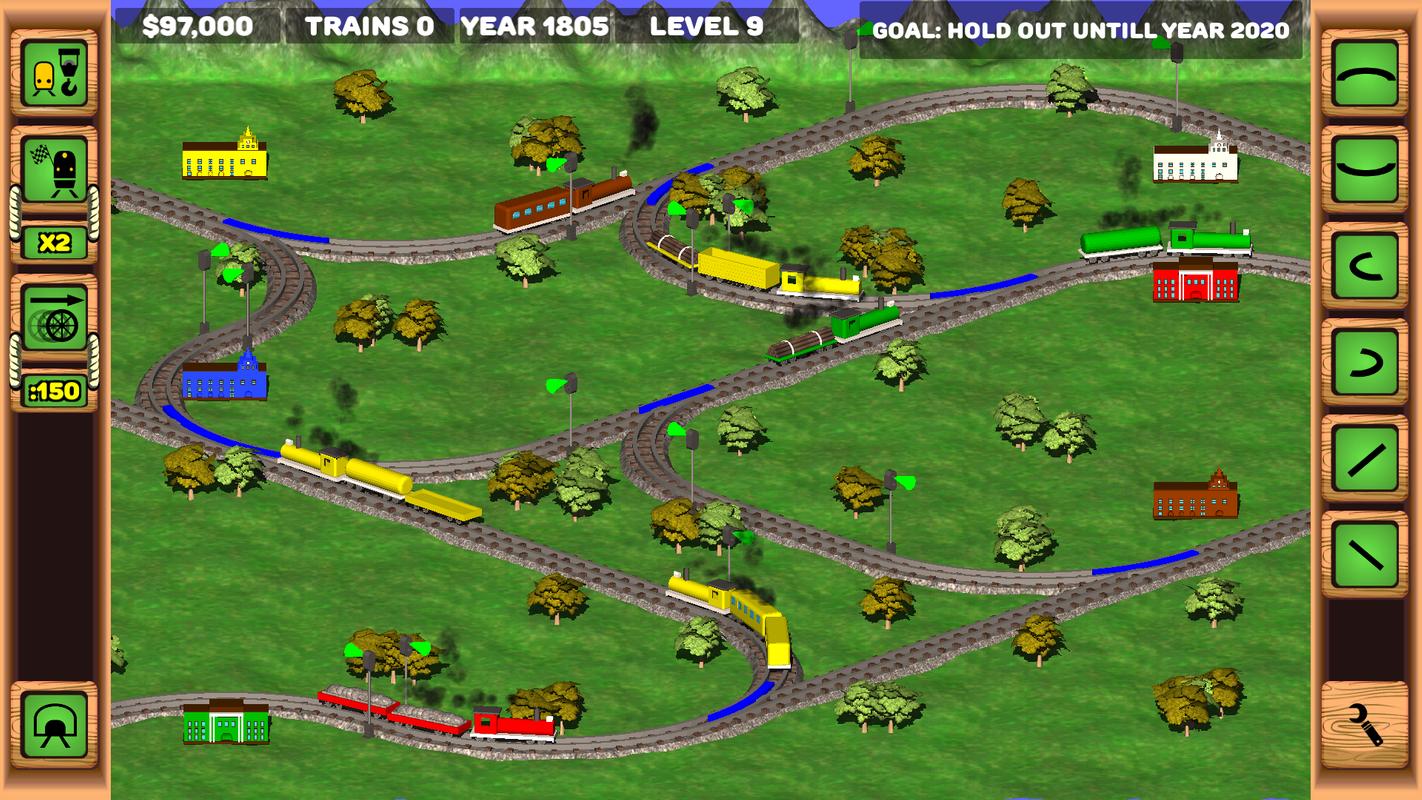Activate the checkered flag train speed-up
This screenshot has width=1422, height=800.
tap(54, 170)
